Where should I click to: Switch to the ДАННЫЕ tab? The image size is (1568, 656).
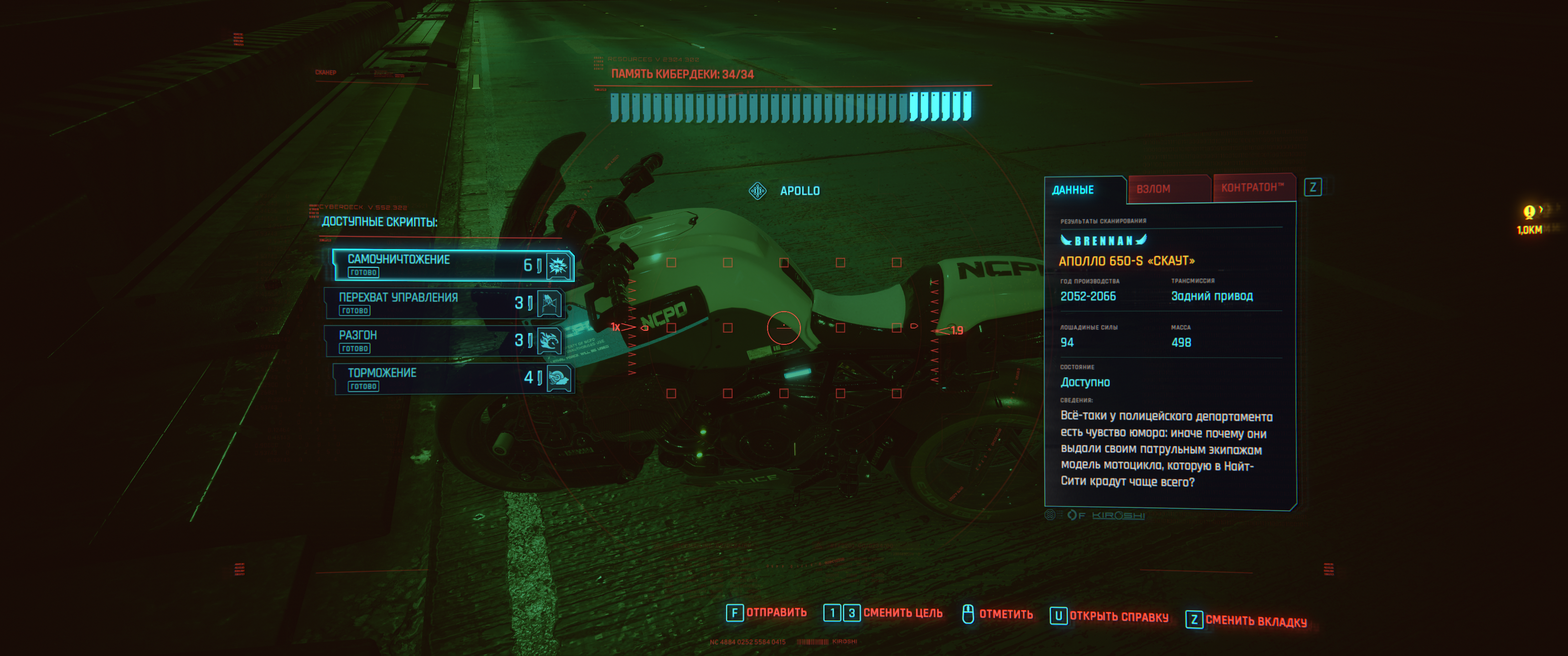[x=1073, y=190]
